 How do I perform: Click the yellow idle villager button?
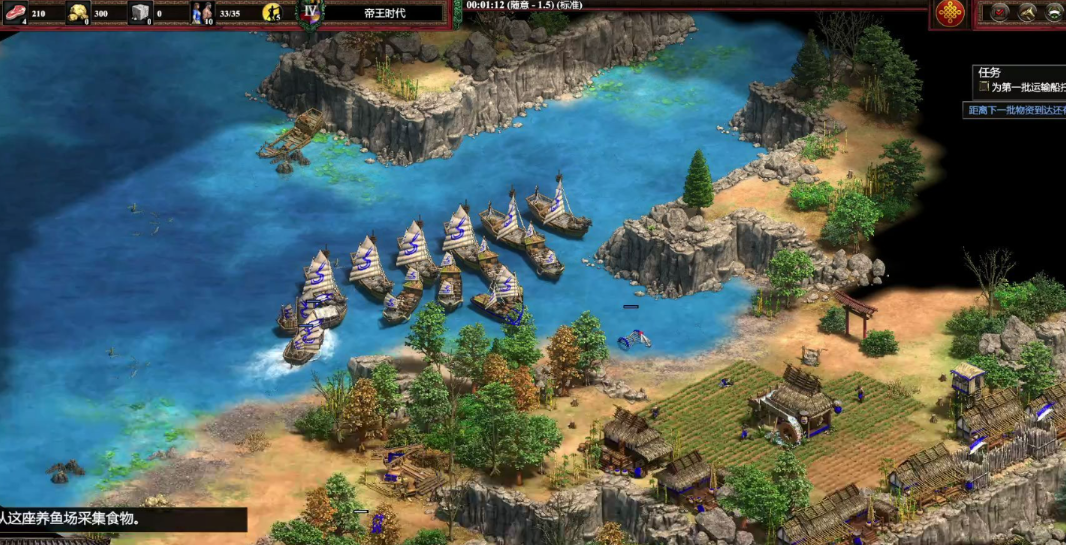point(272,13)
